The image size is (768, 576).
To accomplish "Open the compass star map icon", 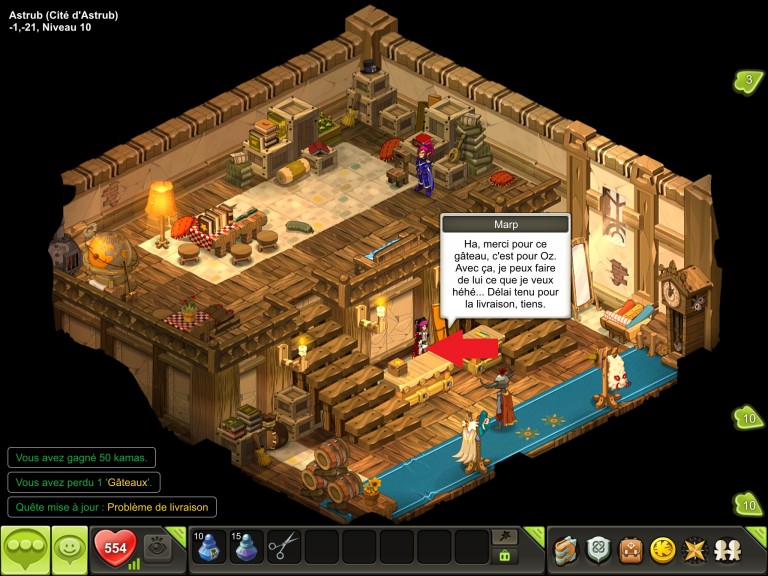I will pyautogui.click(x=693, y=549).
